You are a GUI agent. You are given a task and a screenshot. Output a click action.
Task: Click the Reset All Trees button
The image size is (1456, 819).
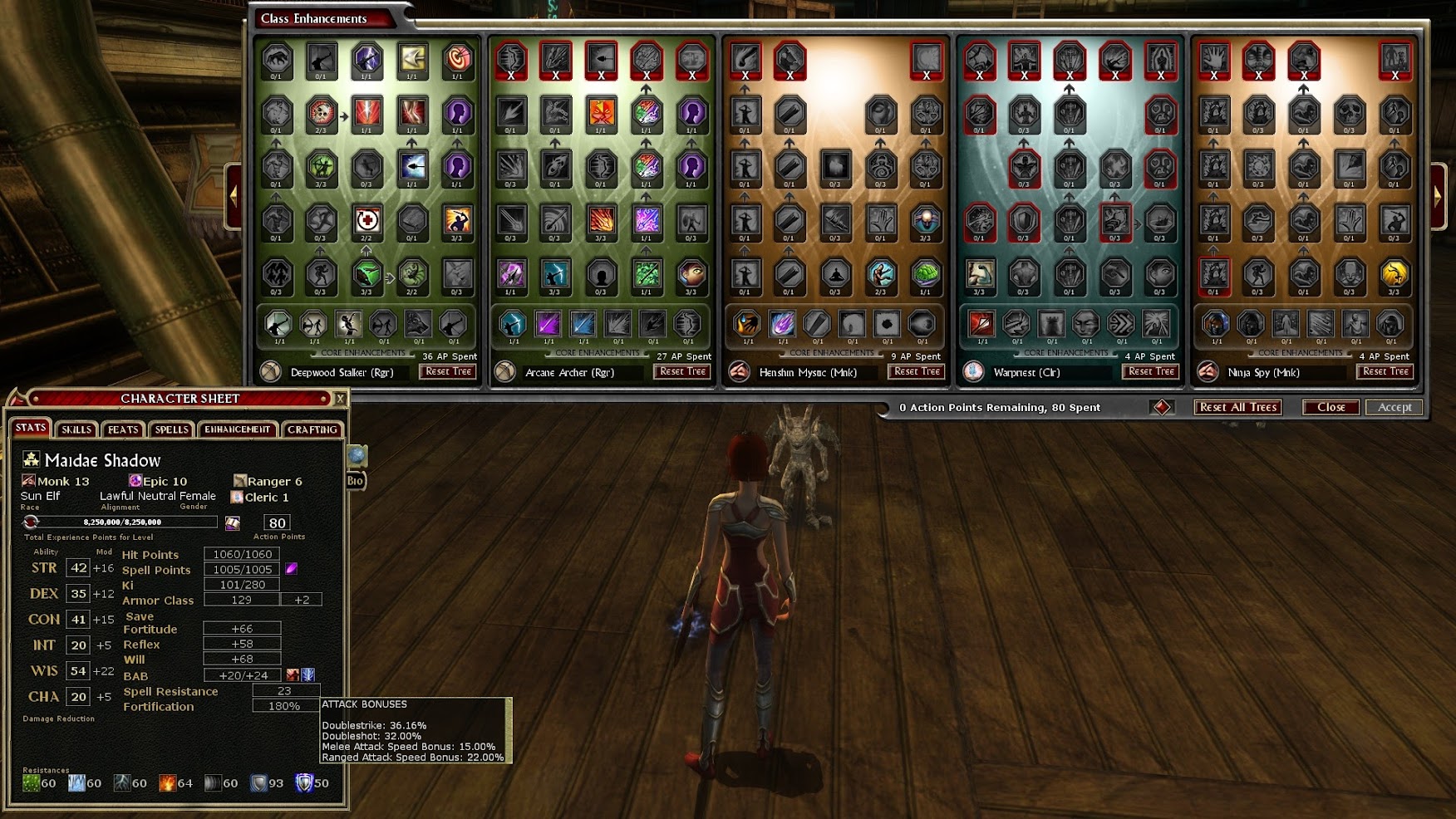pos(1237,407)
